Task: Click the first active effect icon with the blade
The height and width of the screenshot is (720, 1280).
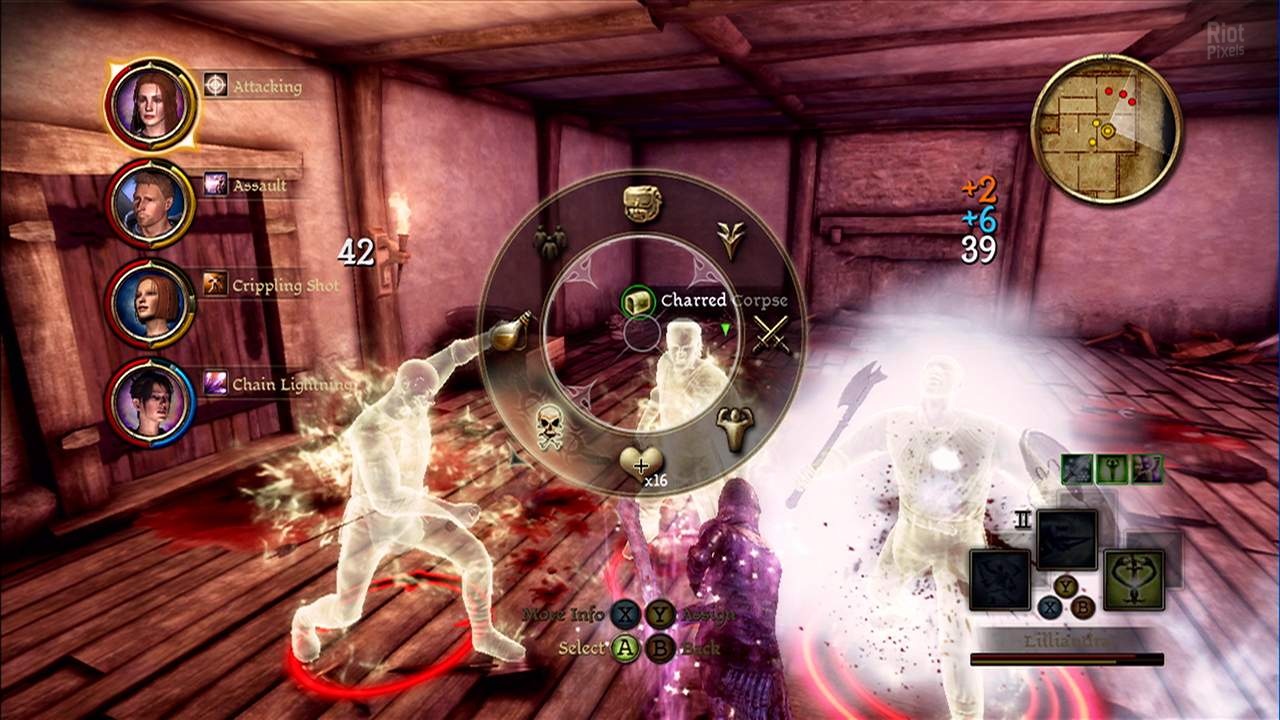Action: coord(1077,469)
